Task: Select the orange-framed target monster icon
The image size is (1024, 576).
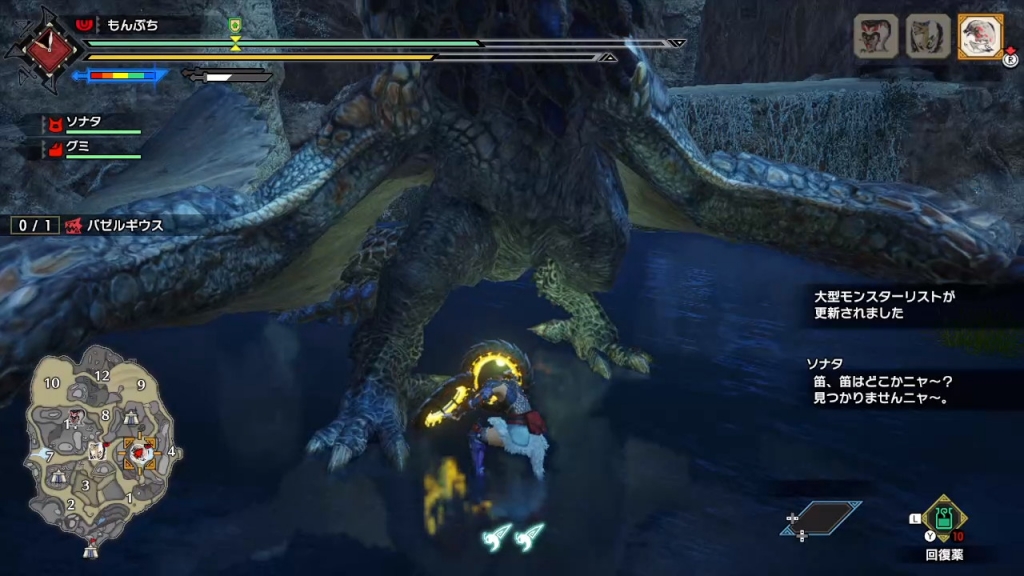Action: [x=980, y=38]
